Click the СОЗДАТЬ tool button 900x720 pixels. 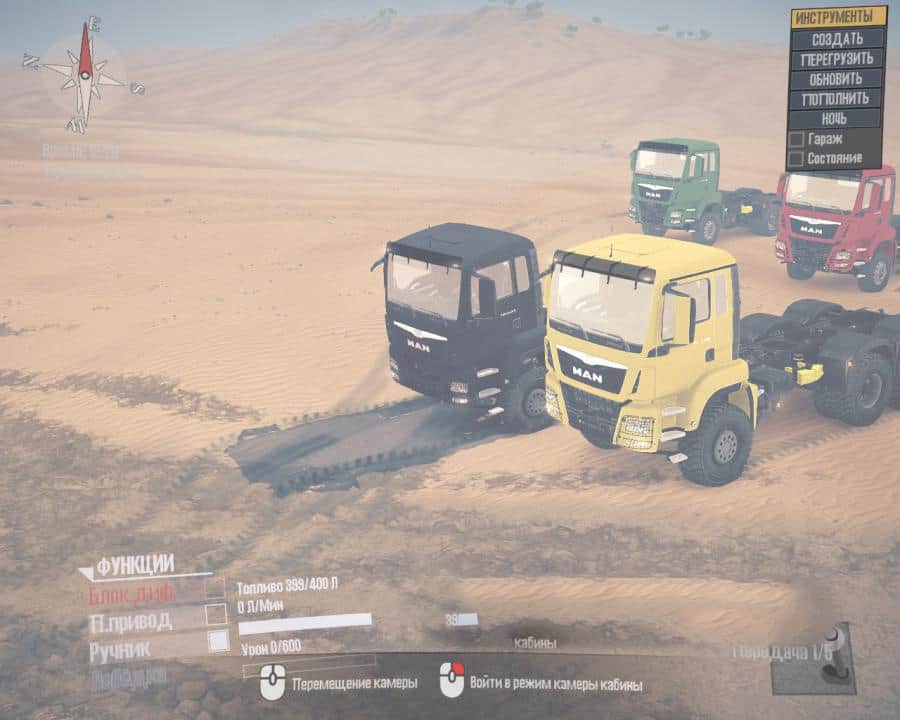tap(837, 38)
